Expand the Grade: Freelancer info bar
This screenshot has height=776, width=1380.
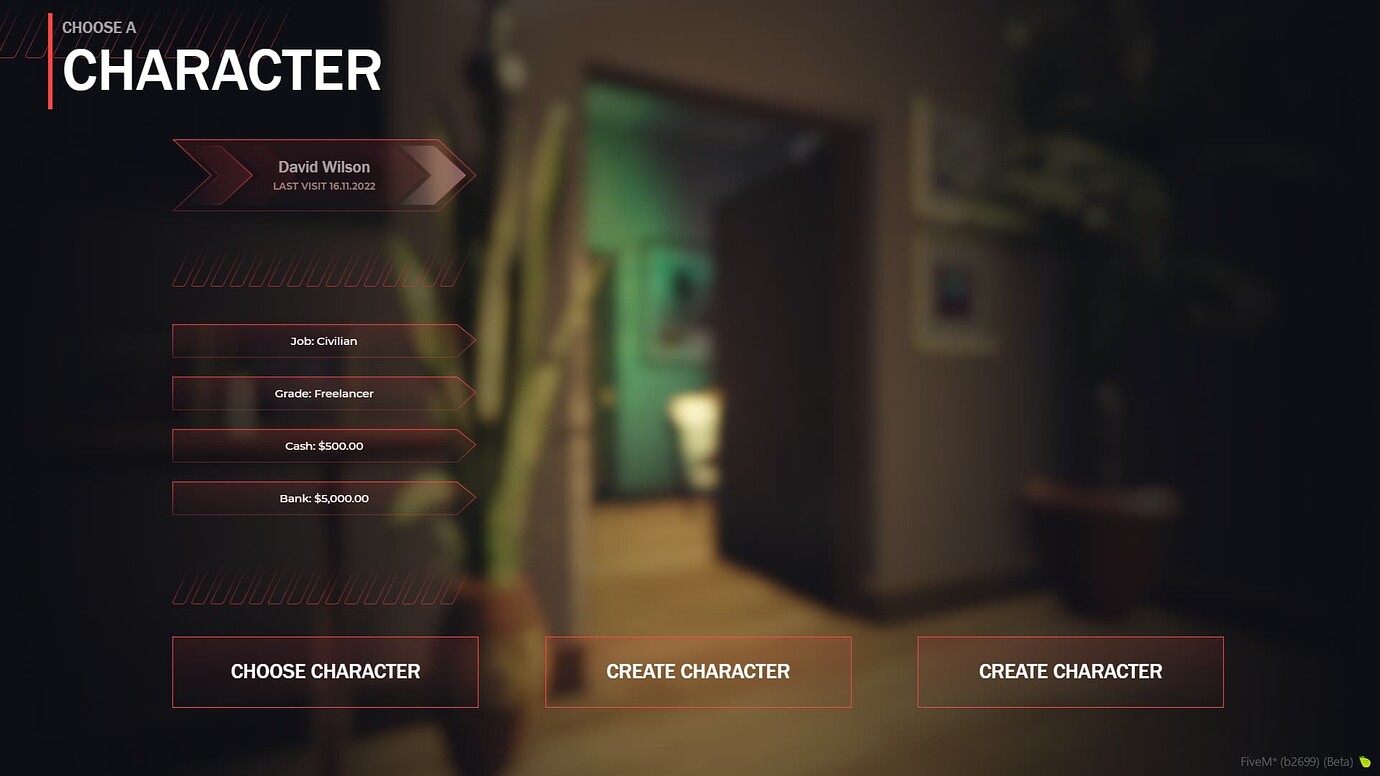click(x=323, y=393)
